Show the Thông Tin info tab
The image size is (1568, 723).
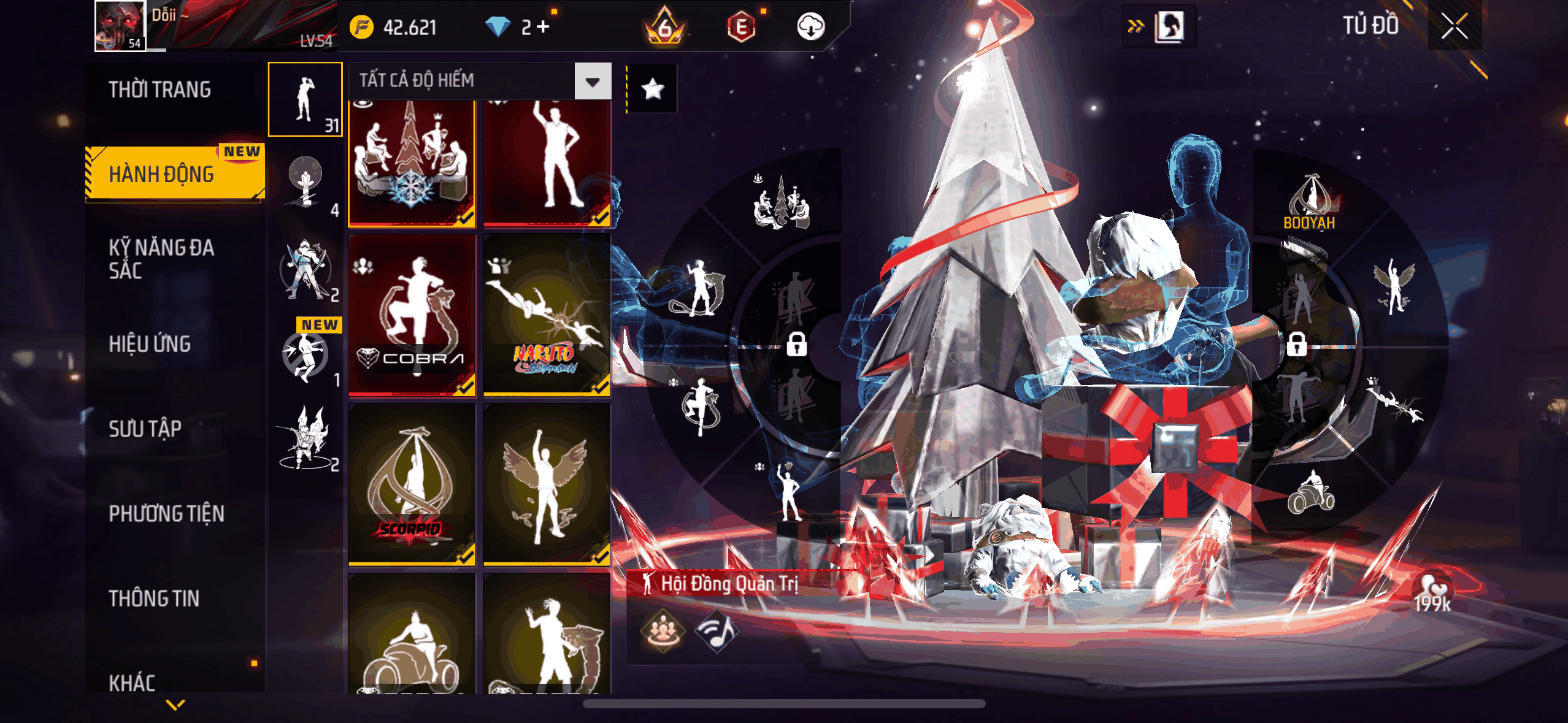[154, 598]
